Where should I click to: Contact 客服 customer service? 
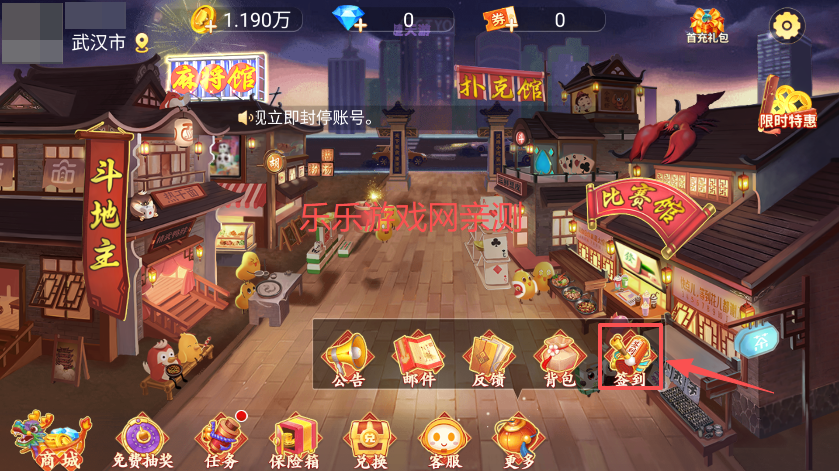(x=443, y=440)
